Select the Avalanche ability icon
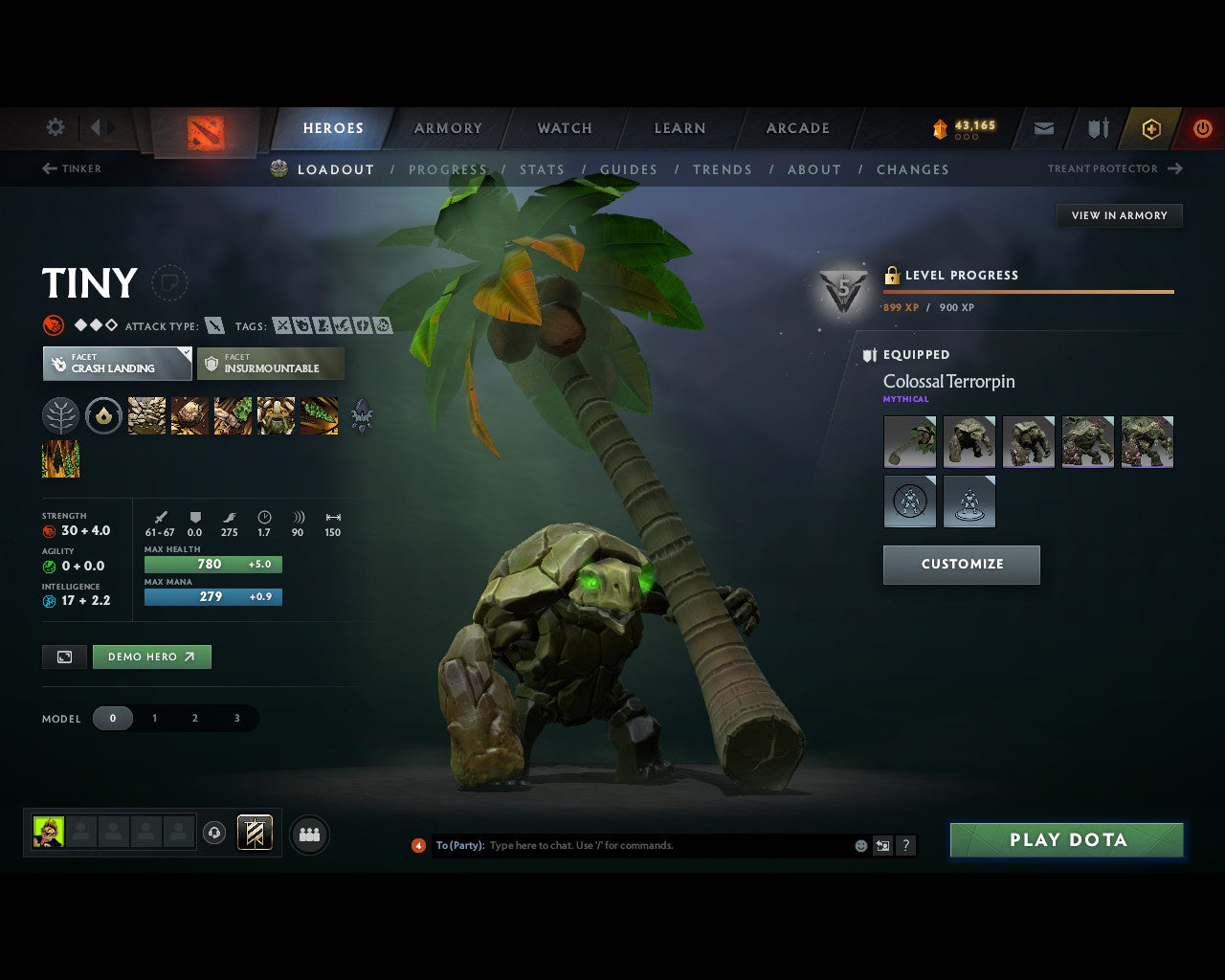 tap(145, 415)
